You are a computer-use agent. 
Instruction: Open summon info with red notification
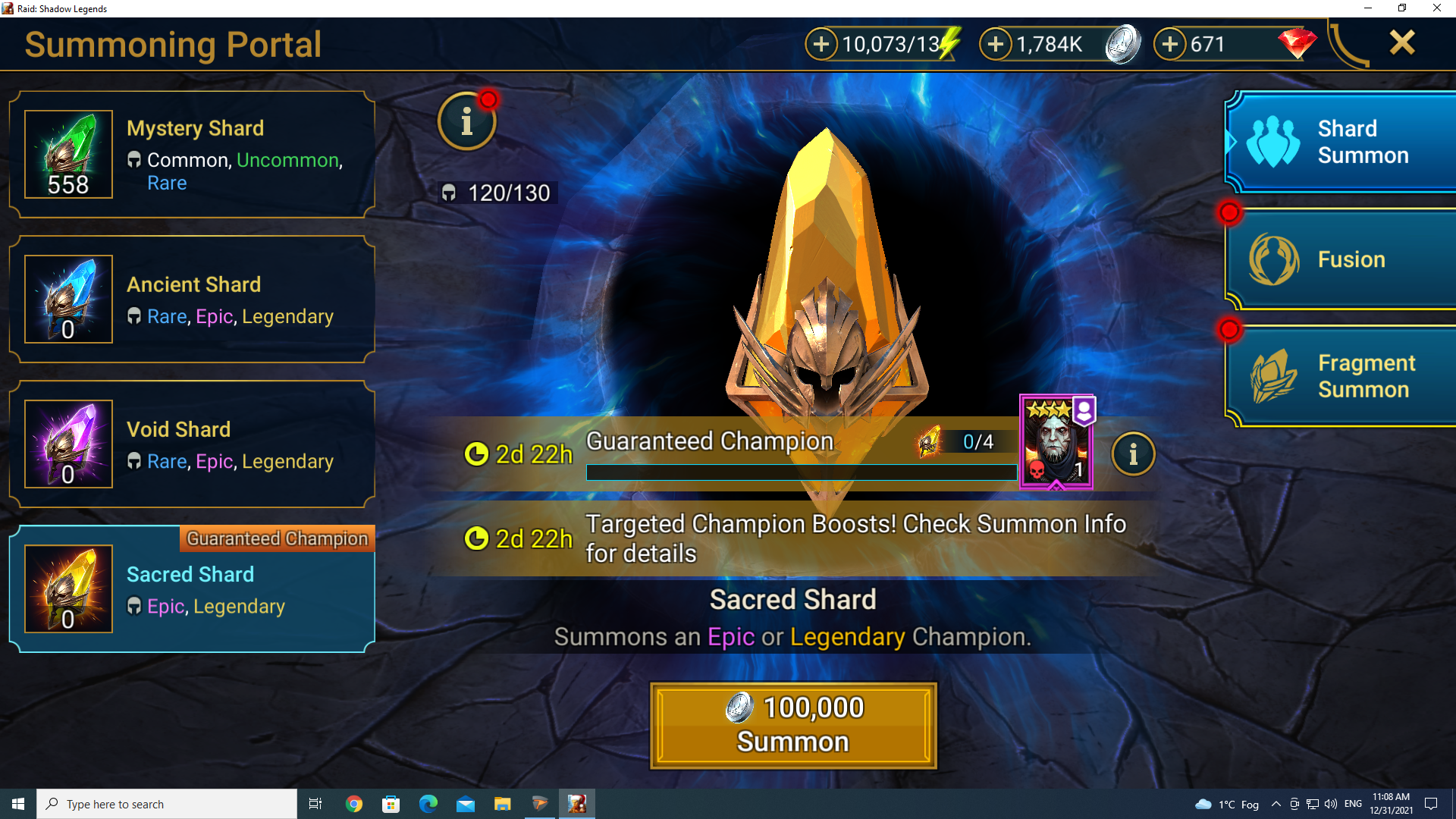(x=466, y=121)
